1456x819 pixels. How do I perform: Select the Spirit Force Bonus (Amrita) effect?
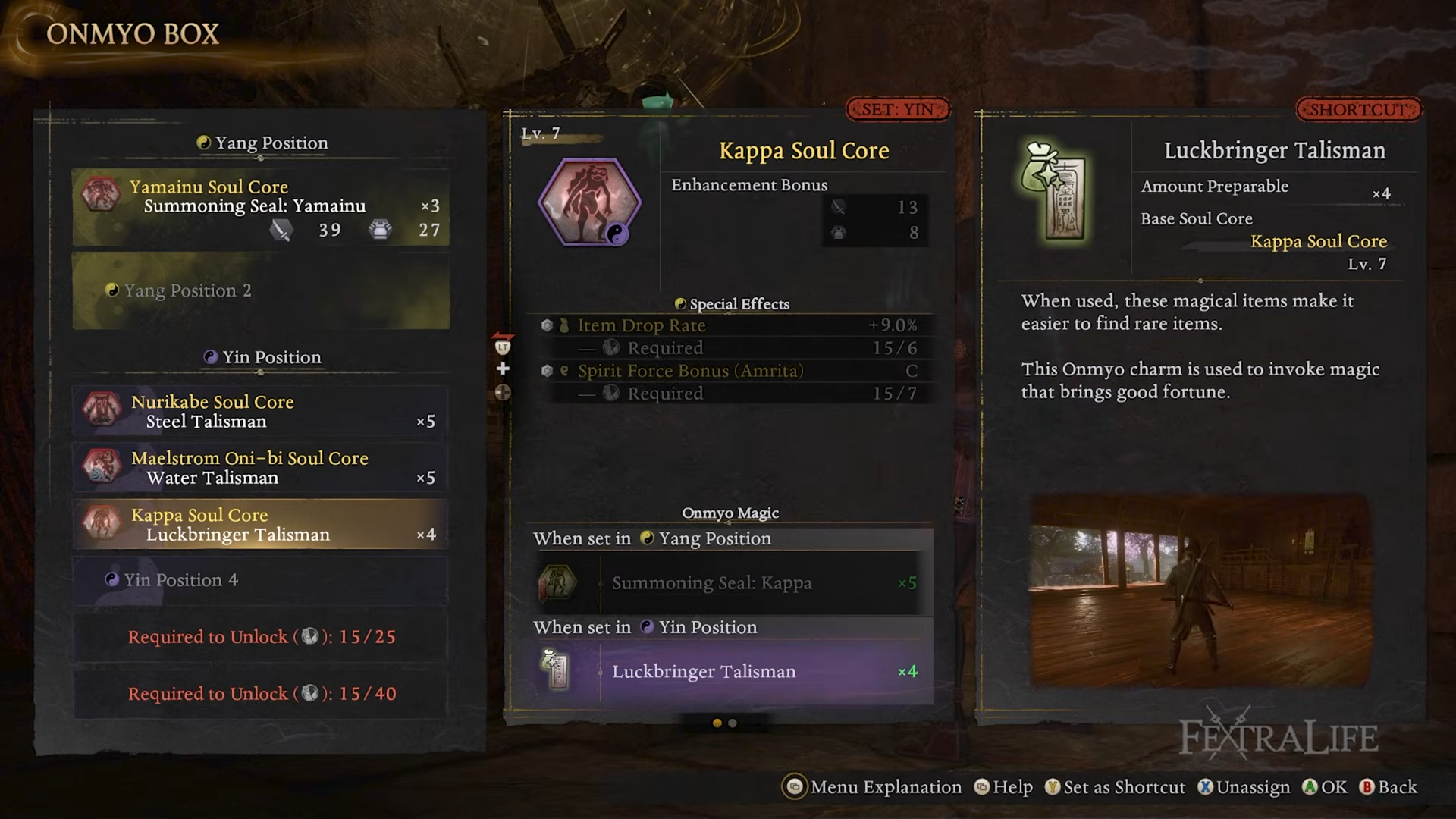[x=728, y=371]
